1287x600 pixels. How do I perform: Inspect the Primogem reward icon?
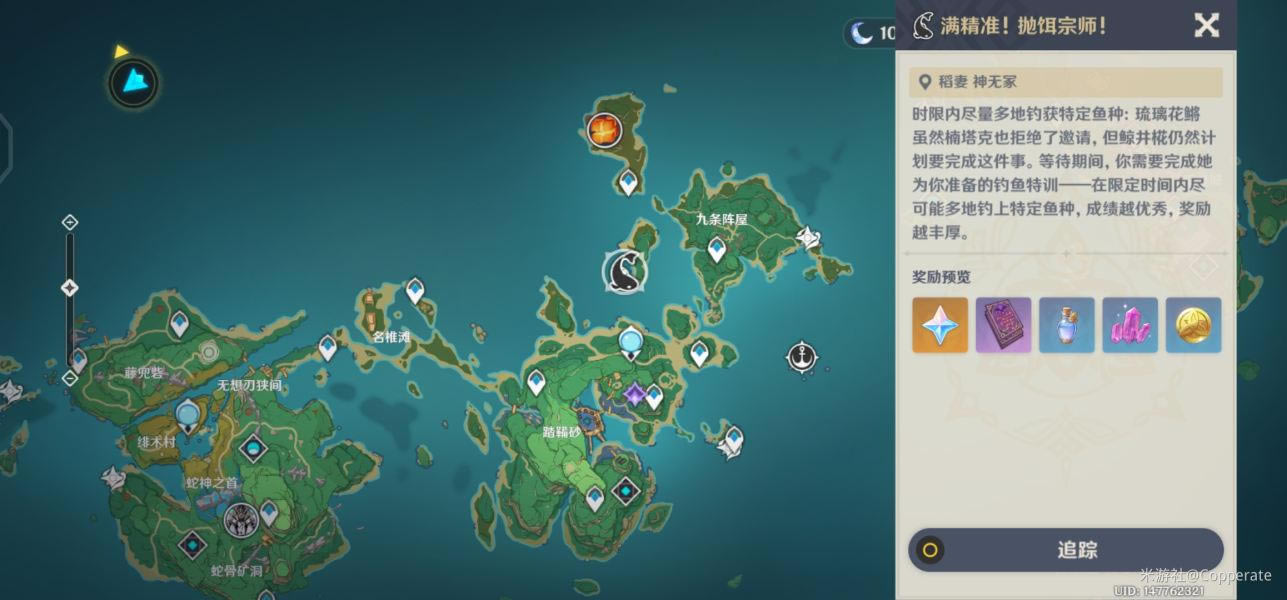(x=940, y=325)
